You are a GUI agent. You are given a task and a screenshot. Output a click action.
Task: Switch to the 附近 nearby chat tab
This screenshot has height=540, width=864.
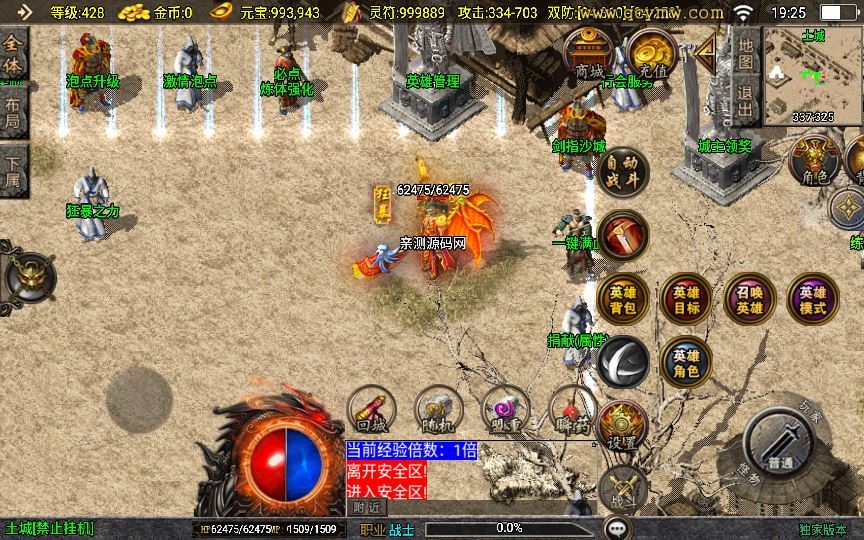(368, 507)
